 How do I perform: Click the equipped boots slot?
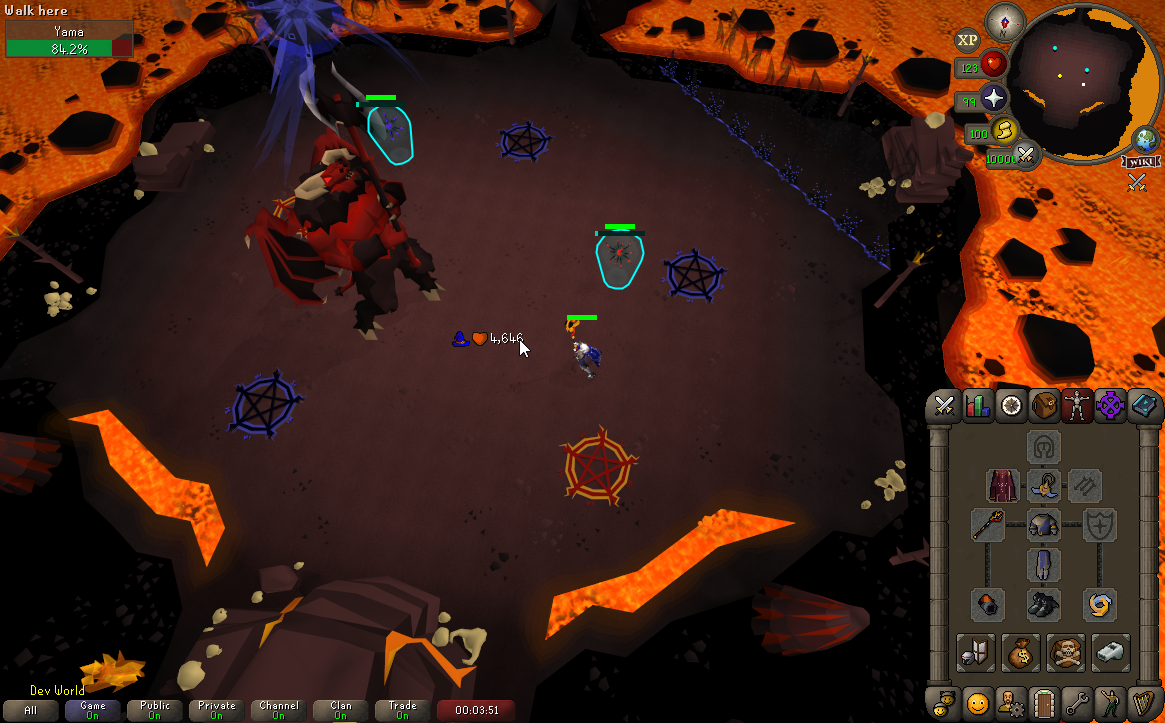(x=1044, y=604)
